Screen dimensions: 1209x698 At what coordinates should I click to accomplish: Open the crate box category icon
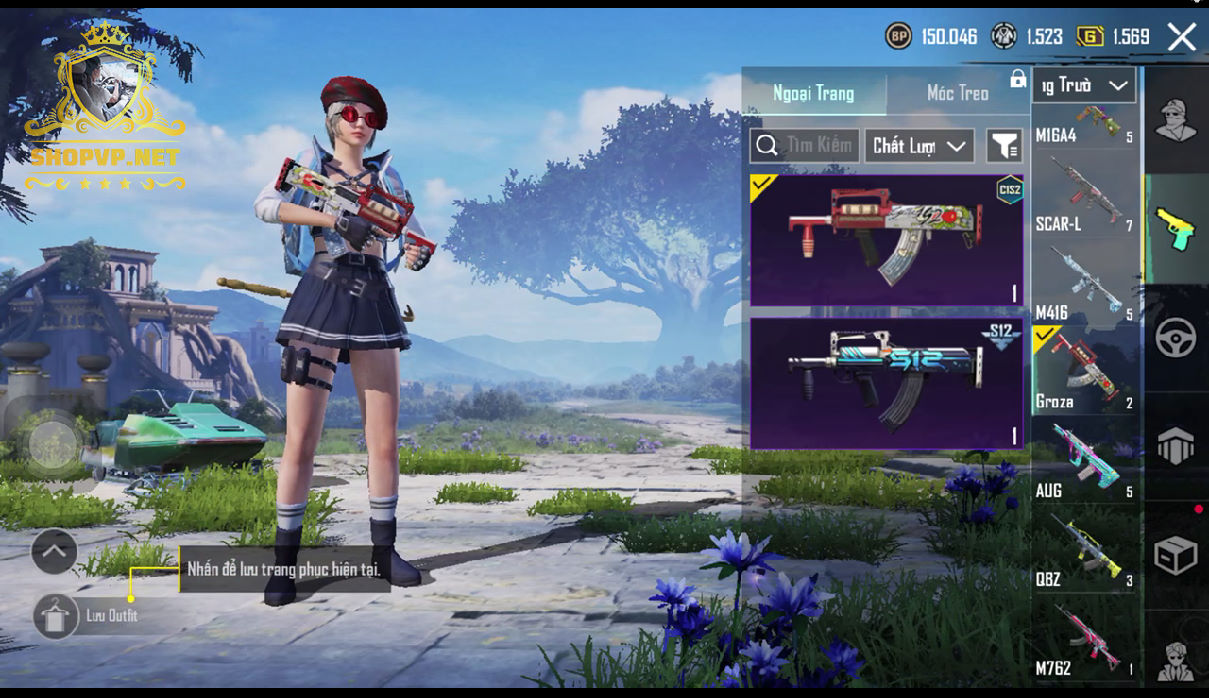[1176, 556]
